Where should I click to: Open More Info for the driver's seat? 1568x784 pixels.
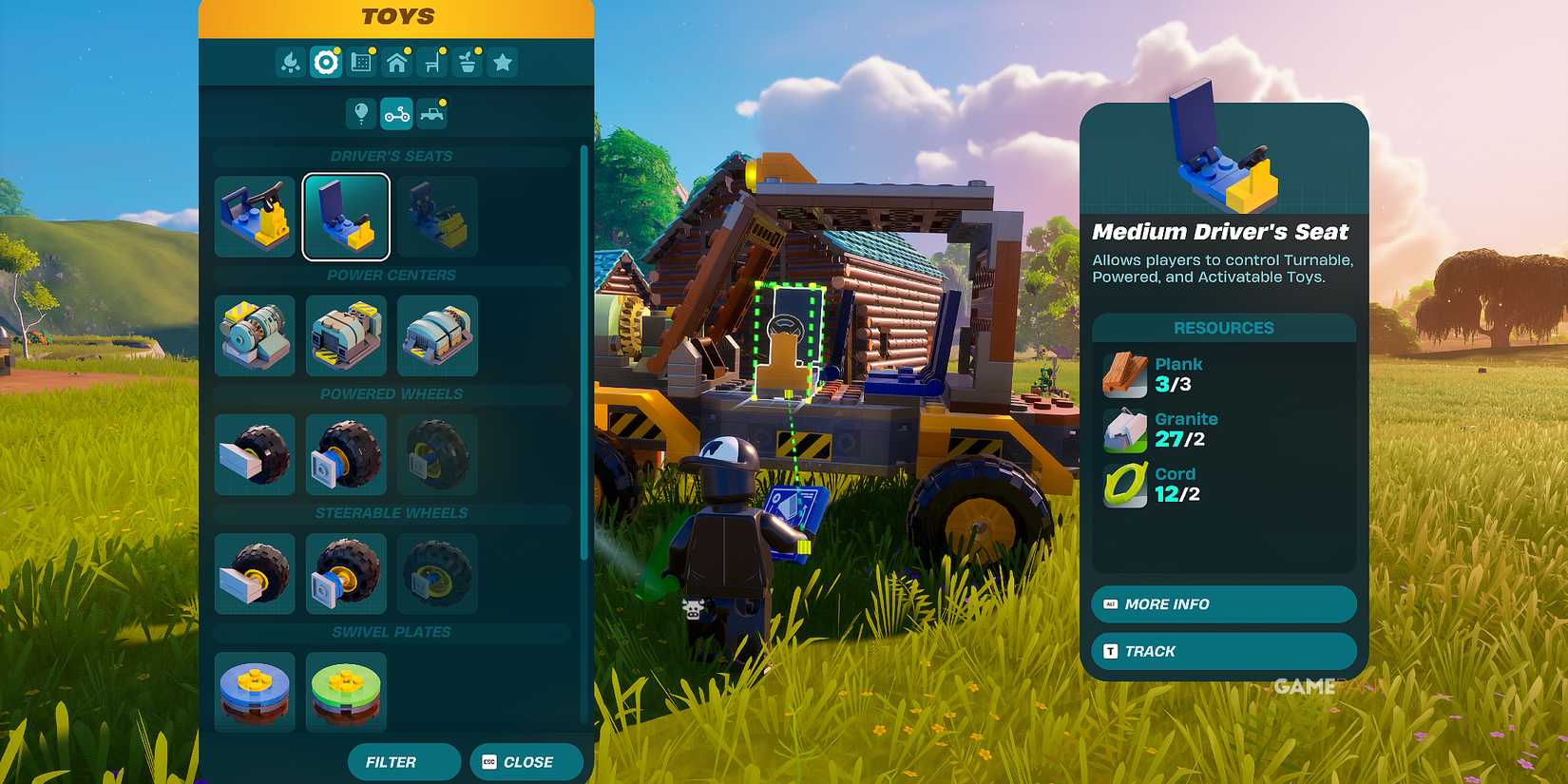pyautogui.click(x=1222, y=604)
